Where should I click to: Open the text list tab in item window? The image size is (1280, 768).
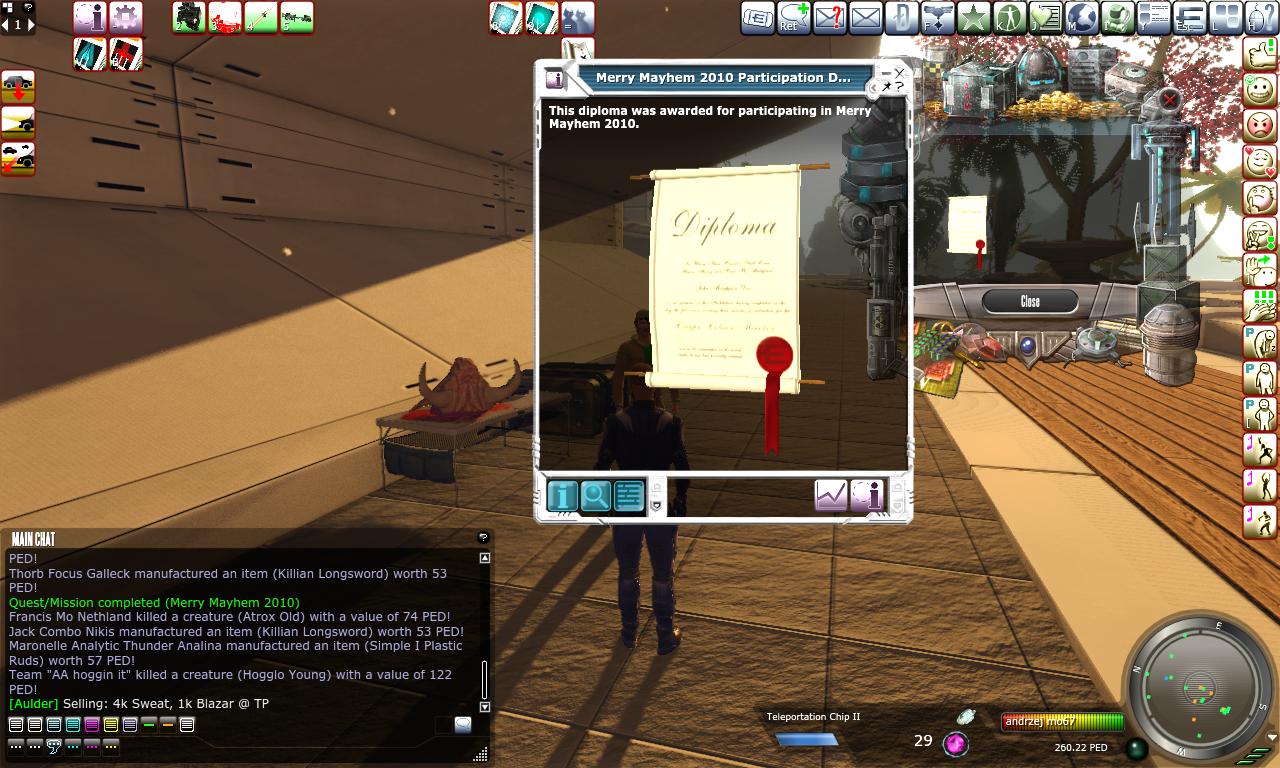tap(629, 496)
